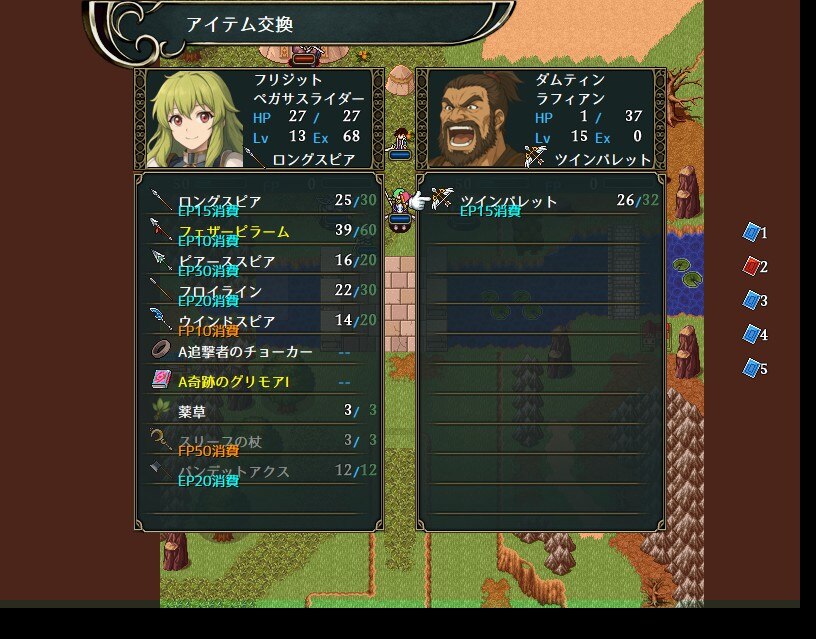
Task: Choose the ウインドスピア item
Action: [x=258, y=322]
